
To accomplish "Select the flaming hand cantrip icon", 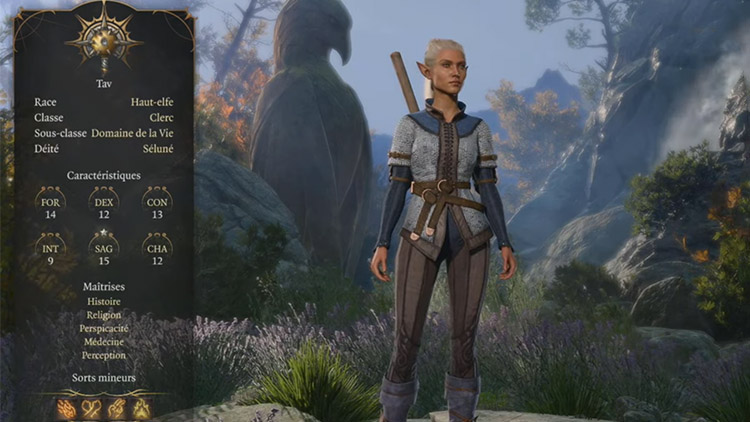I will tap(66, 409).
